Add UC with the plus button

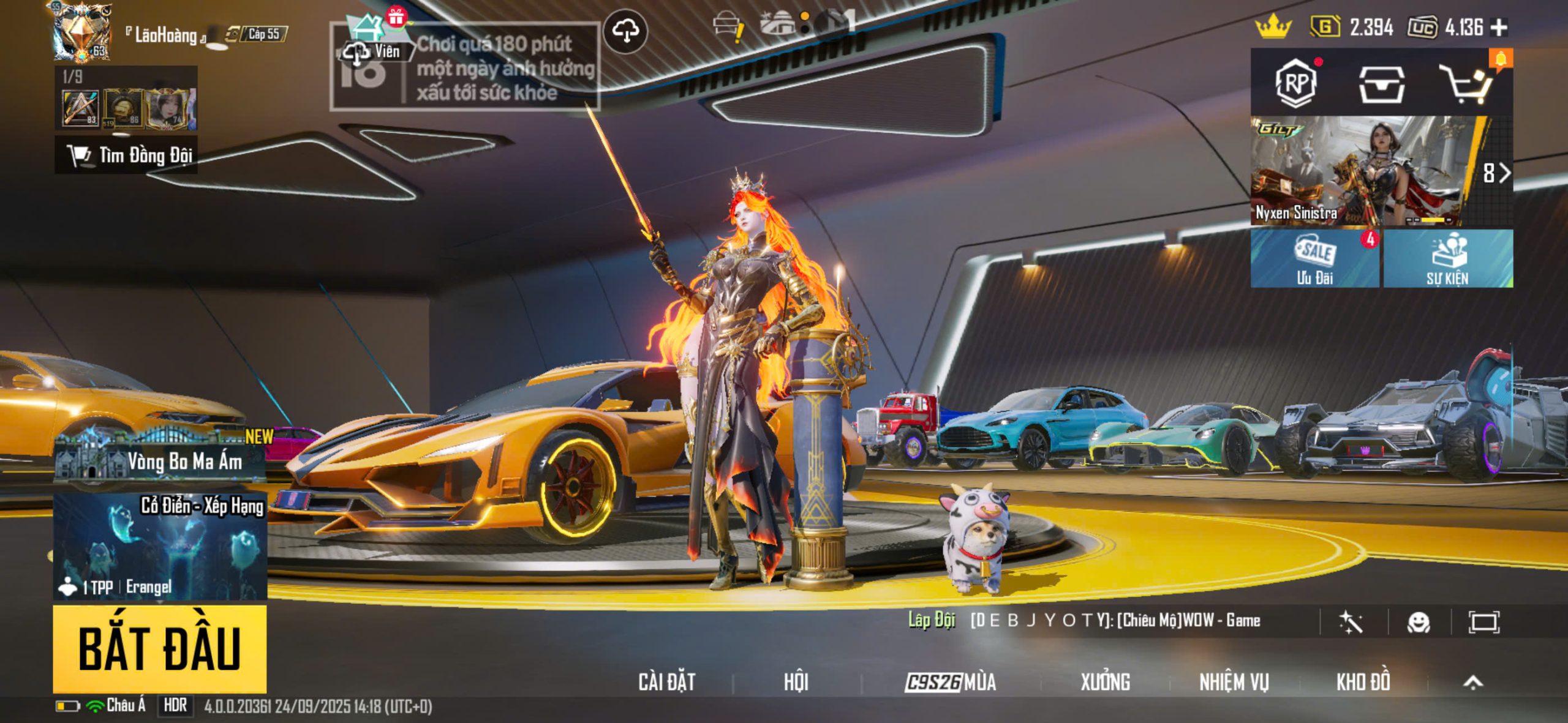[x=1499, y=28]
